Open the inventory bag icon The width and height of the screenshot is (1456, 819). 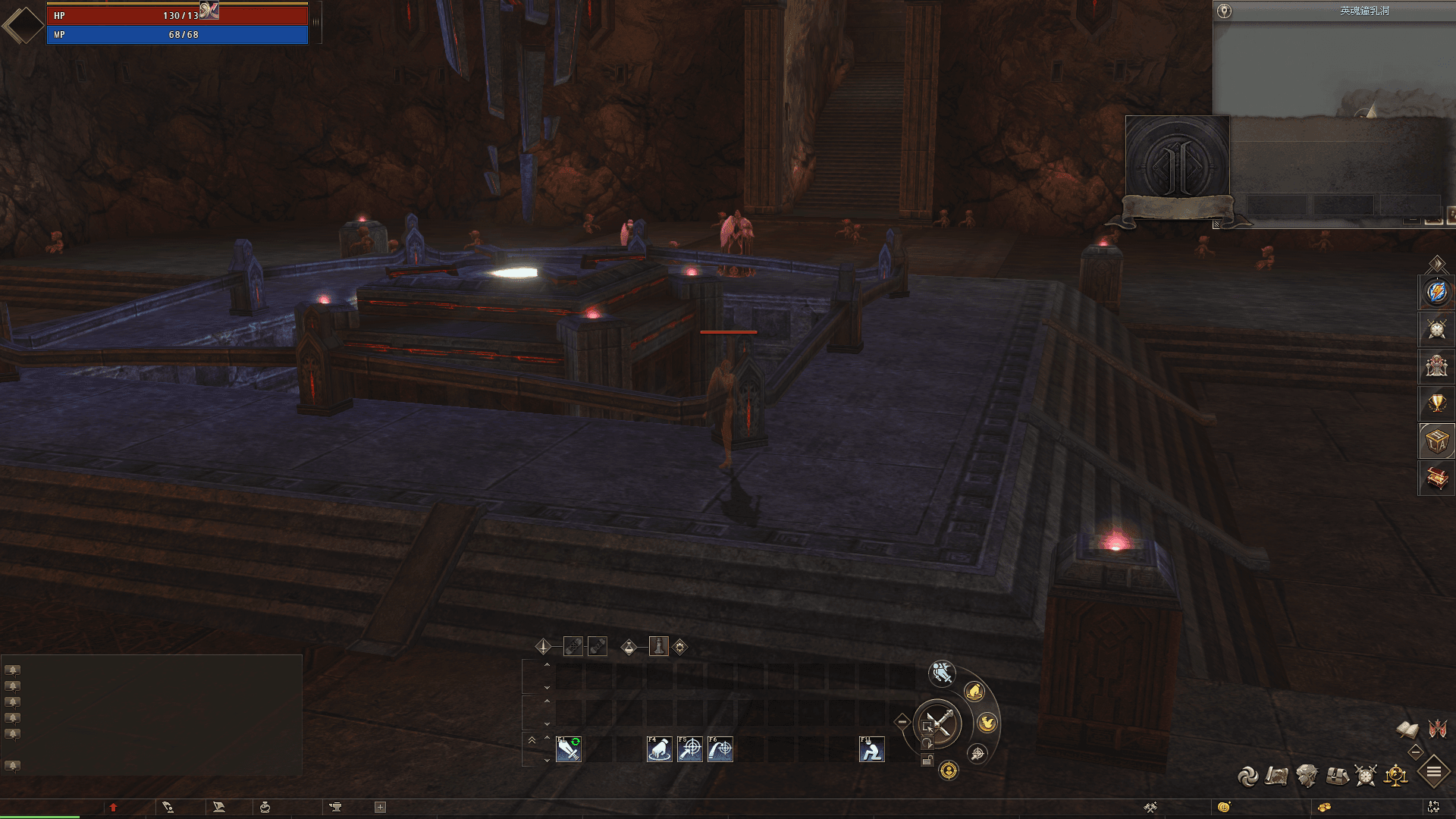point(1335,776)
